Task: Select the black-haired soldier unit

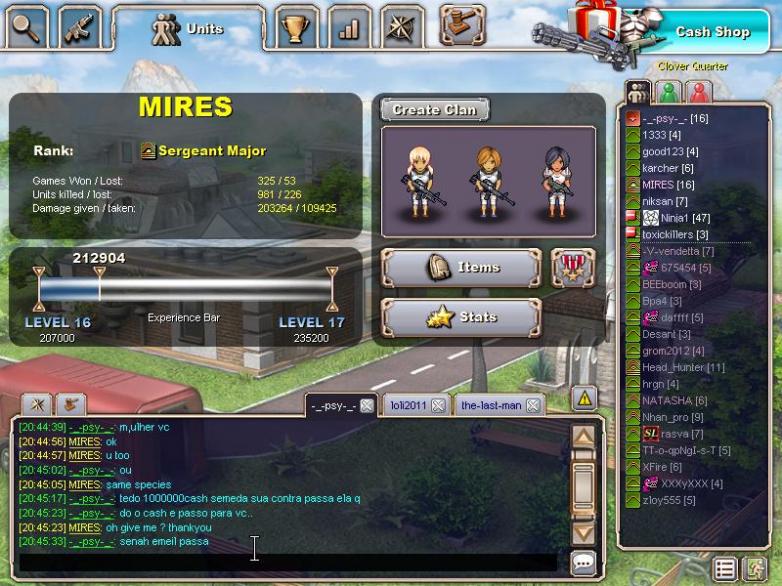Action: tap(555, 180)
